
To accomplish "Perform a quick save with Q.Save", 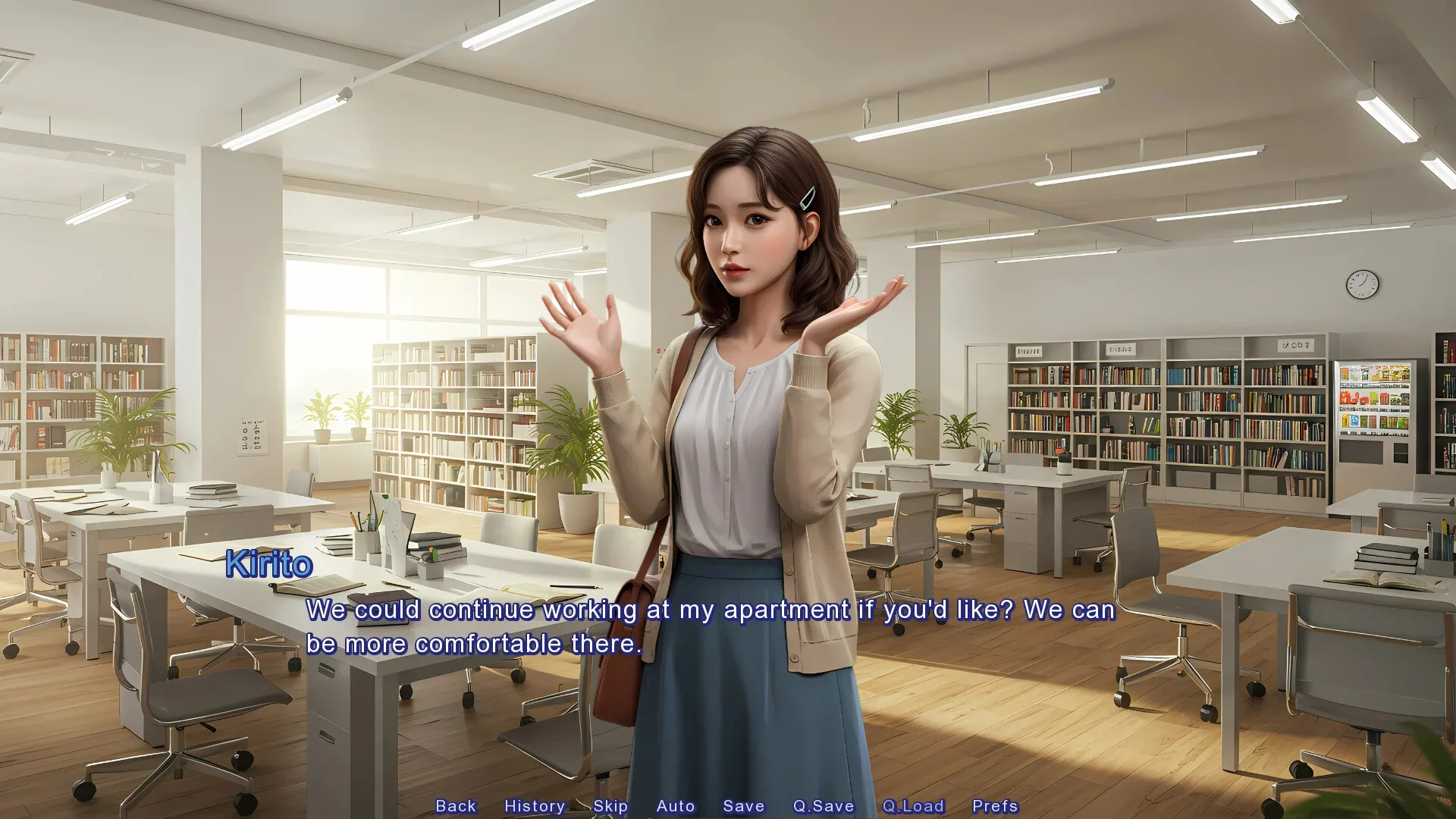I will [x=823, y=806].
